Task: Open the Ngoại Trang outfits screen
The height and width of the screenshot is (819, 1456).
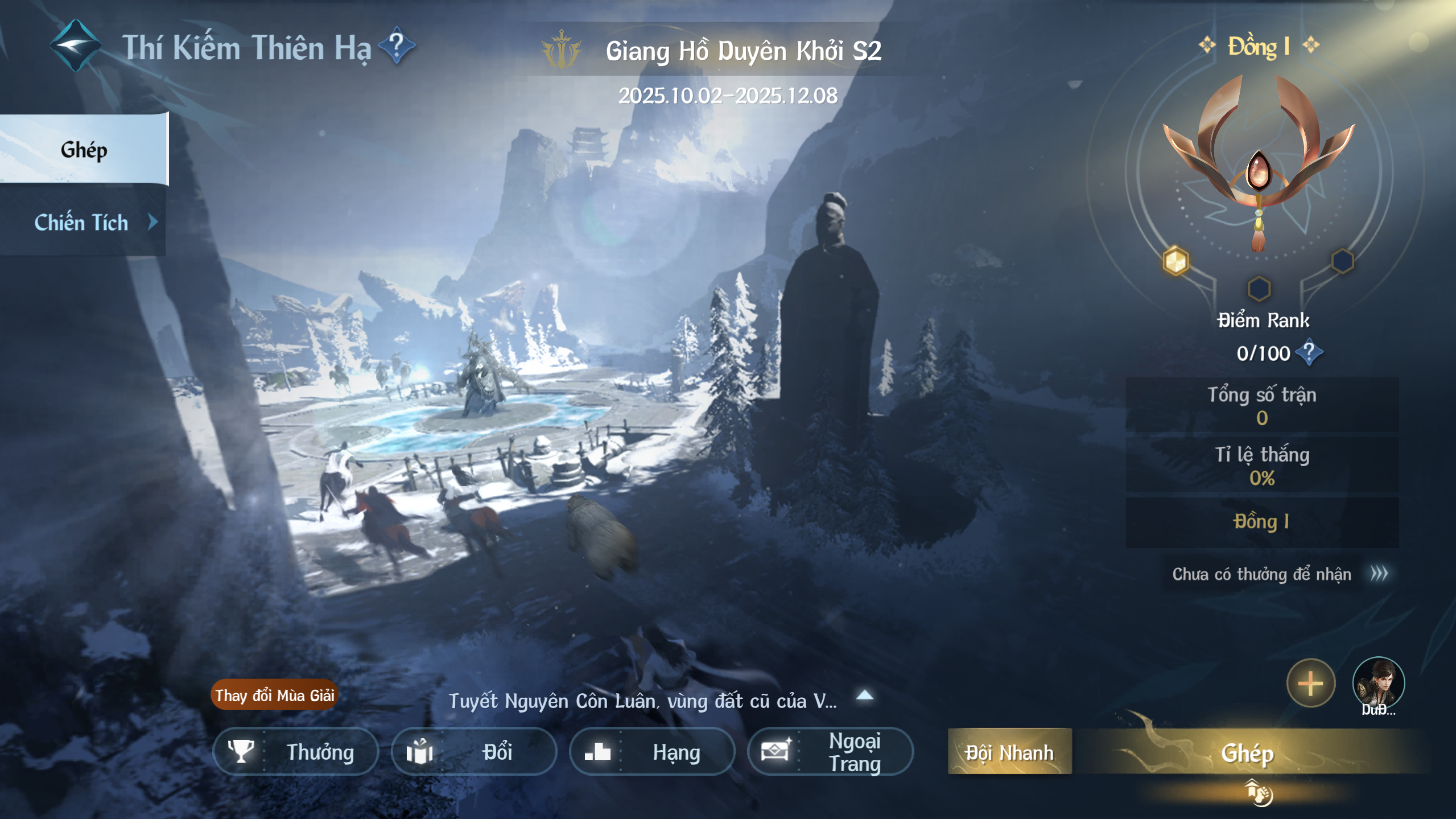Action: [x=830, y=752]
